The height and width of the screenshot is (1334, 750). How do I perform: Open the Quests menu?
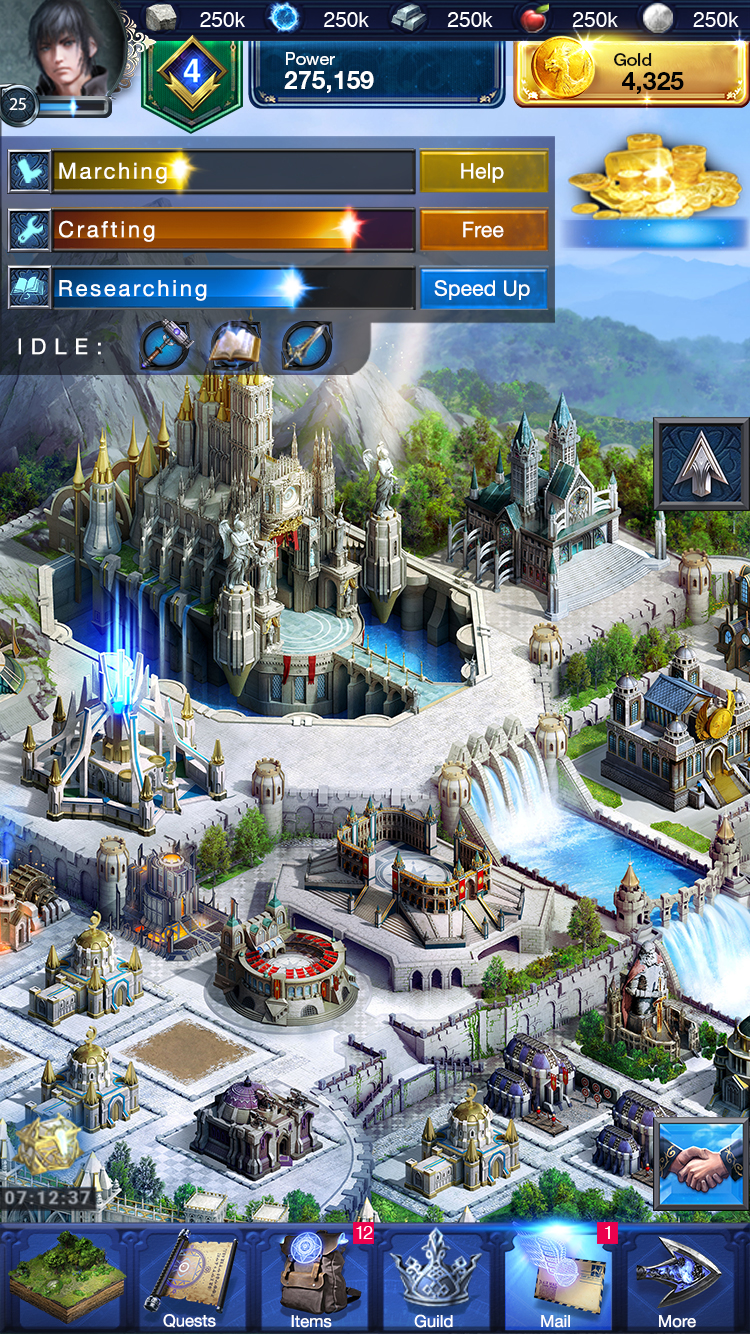click(x=189, y=1279)
